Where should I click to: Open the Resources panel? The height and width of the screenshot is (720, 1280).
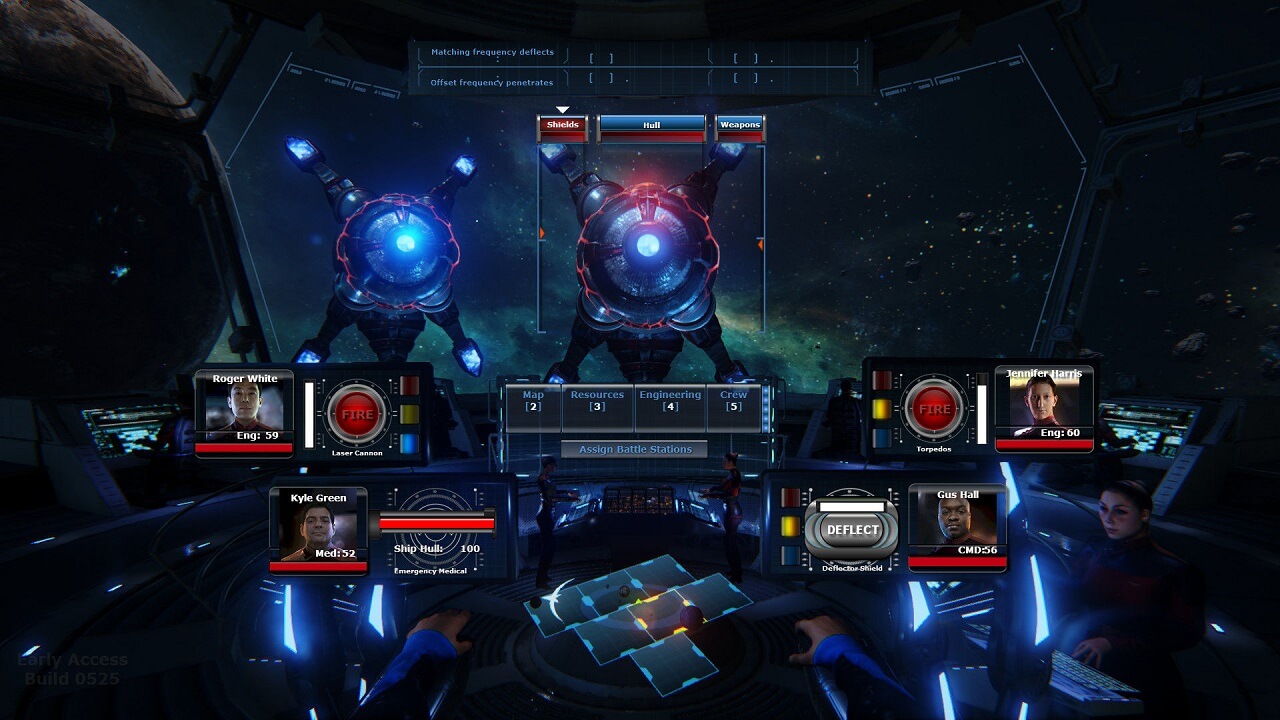(x=597, y=401)
